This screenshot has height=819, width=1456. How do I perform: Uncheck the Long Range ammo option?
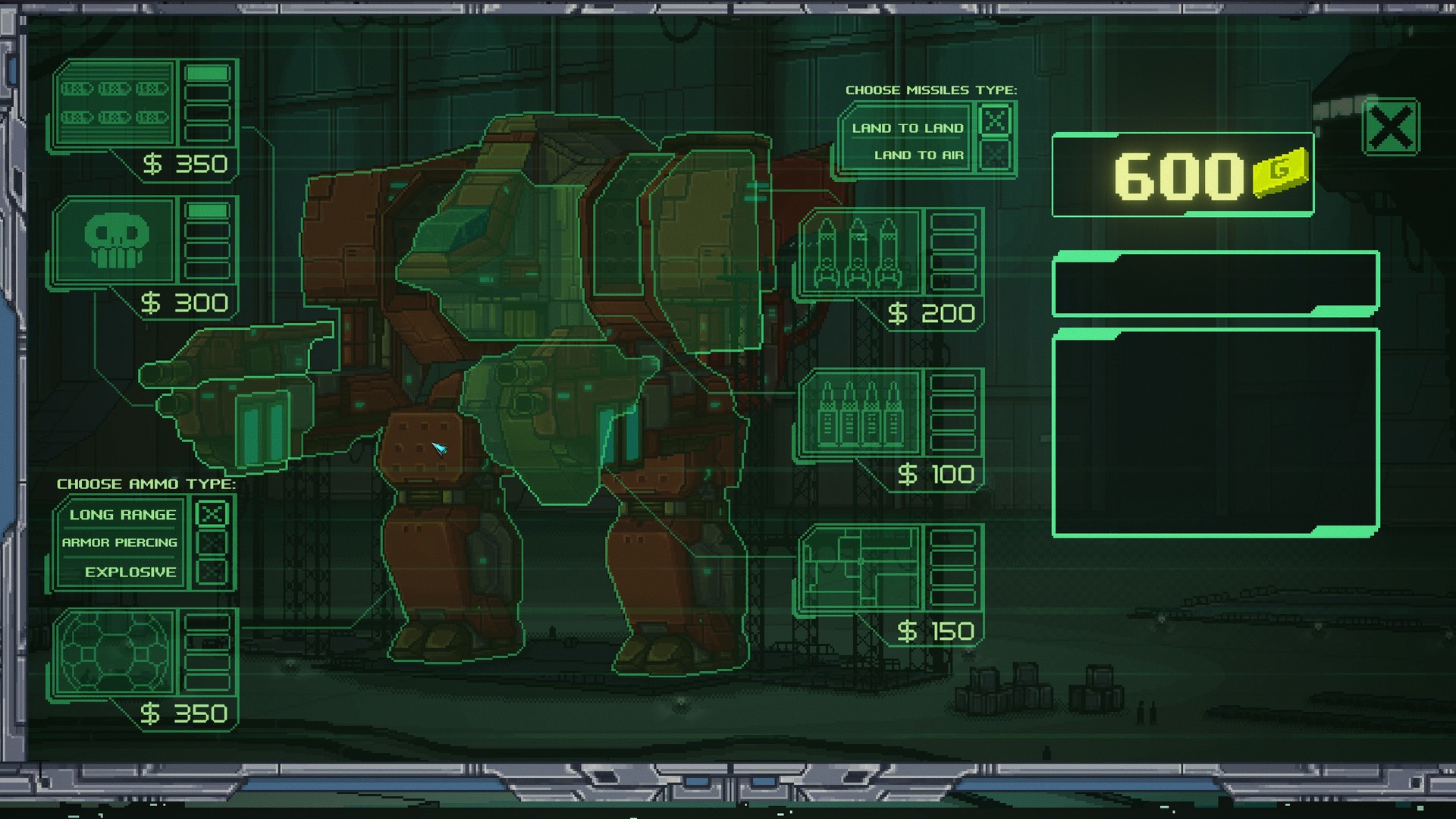213,513
